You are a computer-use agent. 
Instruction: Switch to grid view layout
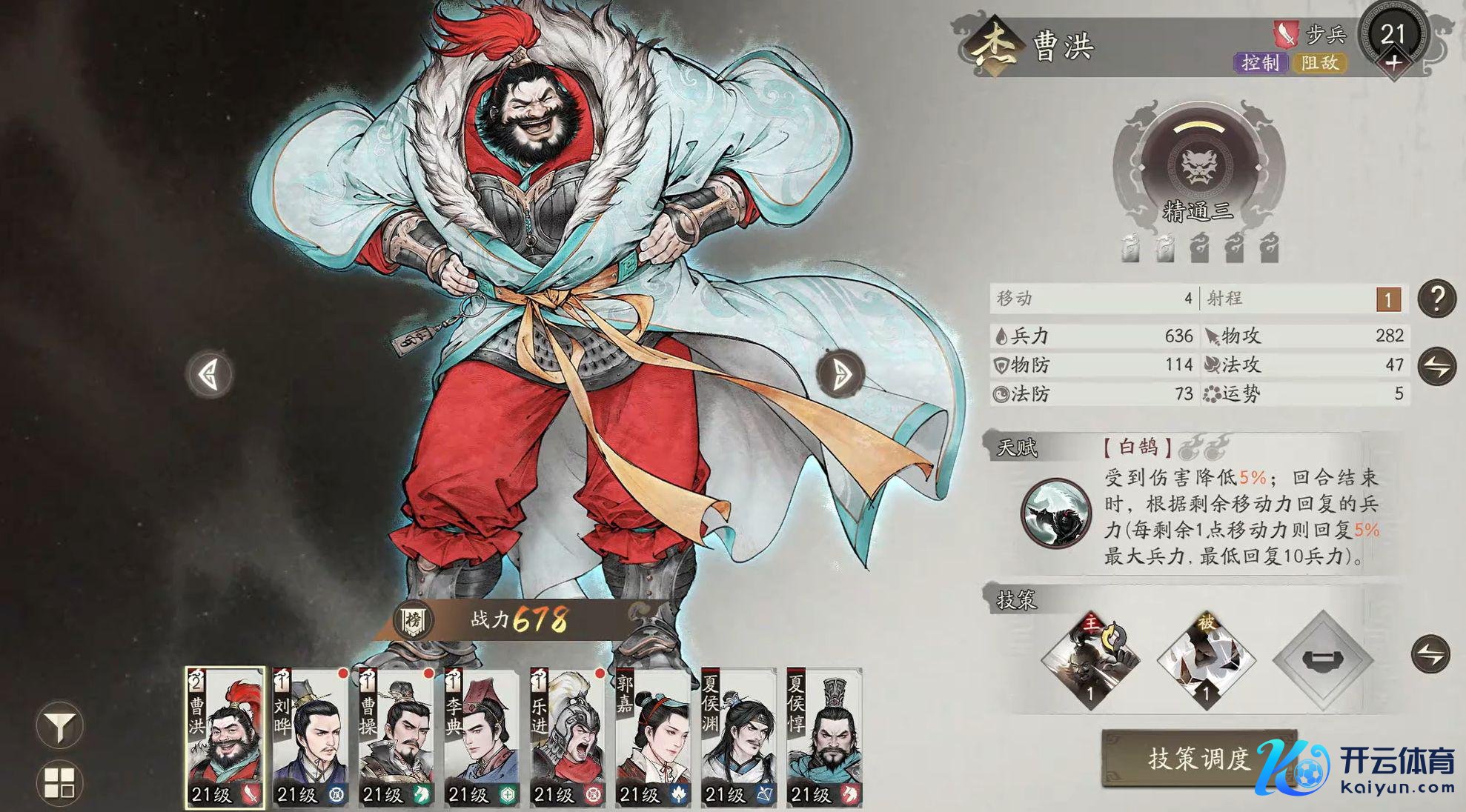pos(59,783)
